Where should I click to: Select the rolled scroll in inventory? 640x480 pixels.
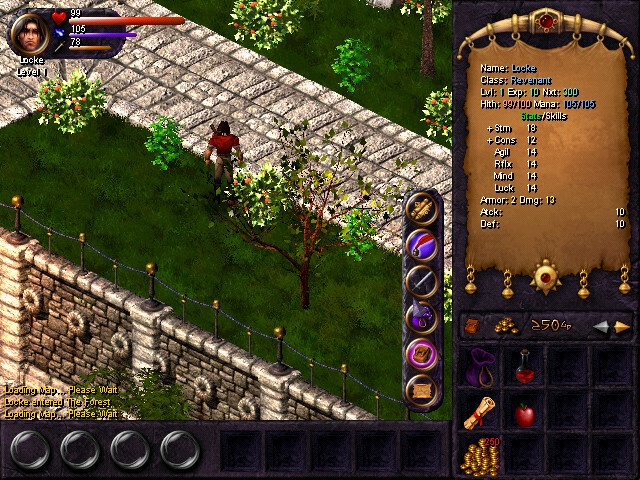click(x=480, y=412)
